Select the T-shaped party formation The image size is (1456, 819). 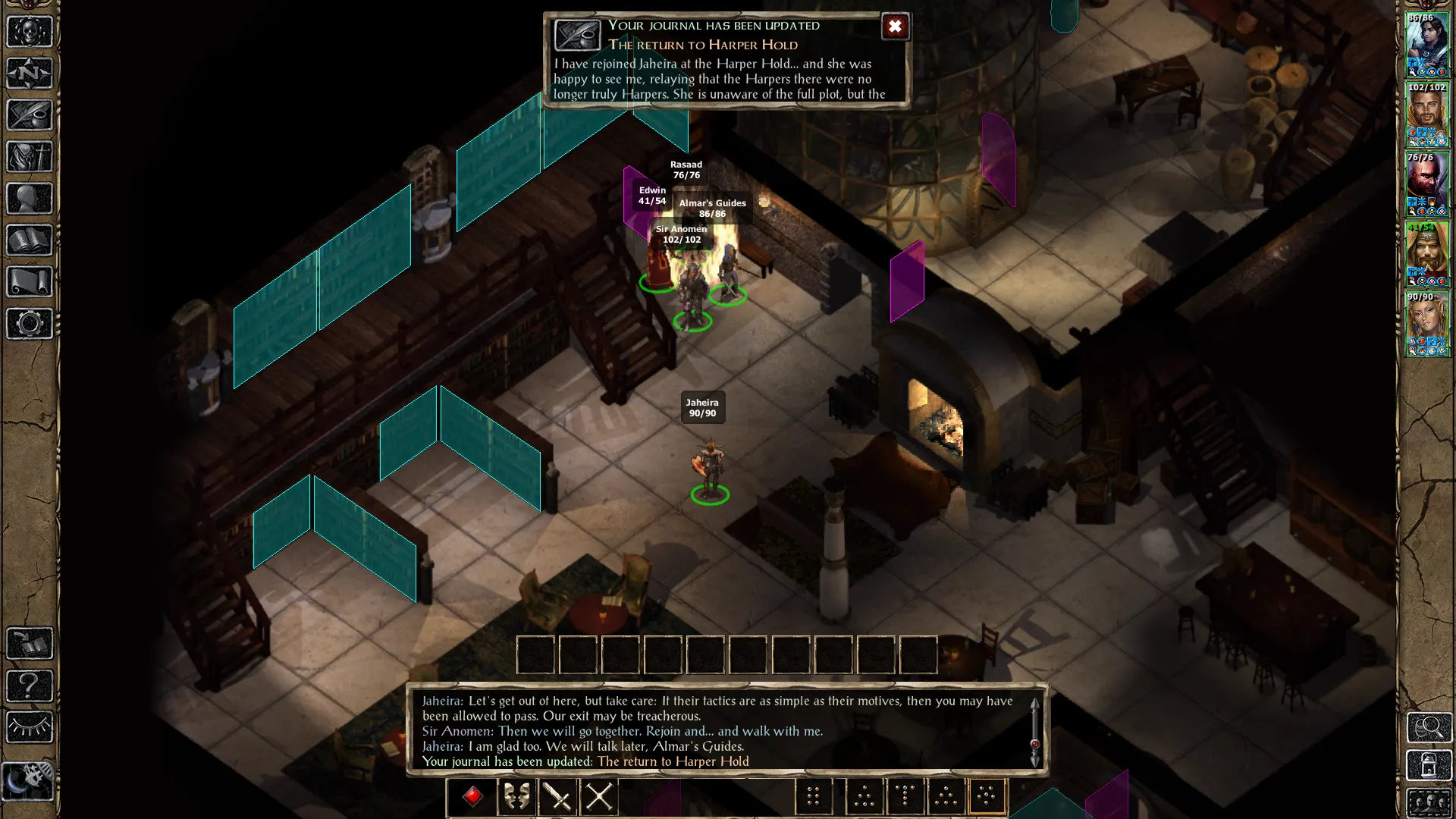click(x=905, y=796)
